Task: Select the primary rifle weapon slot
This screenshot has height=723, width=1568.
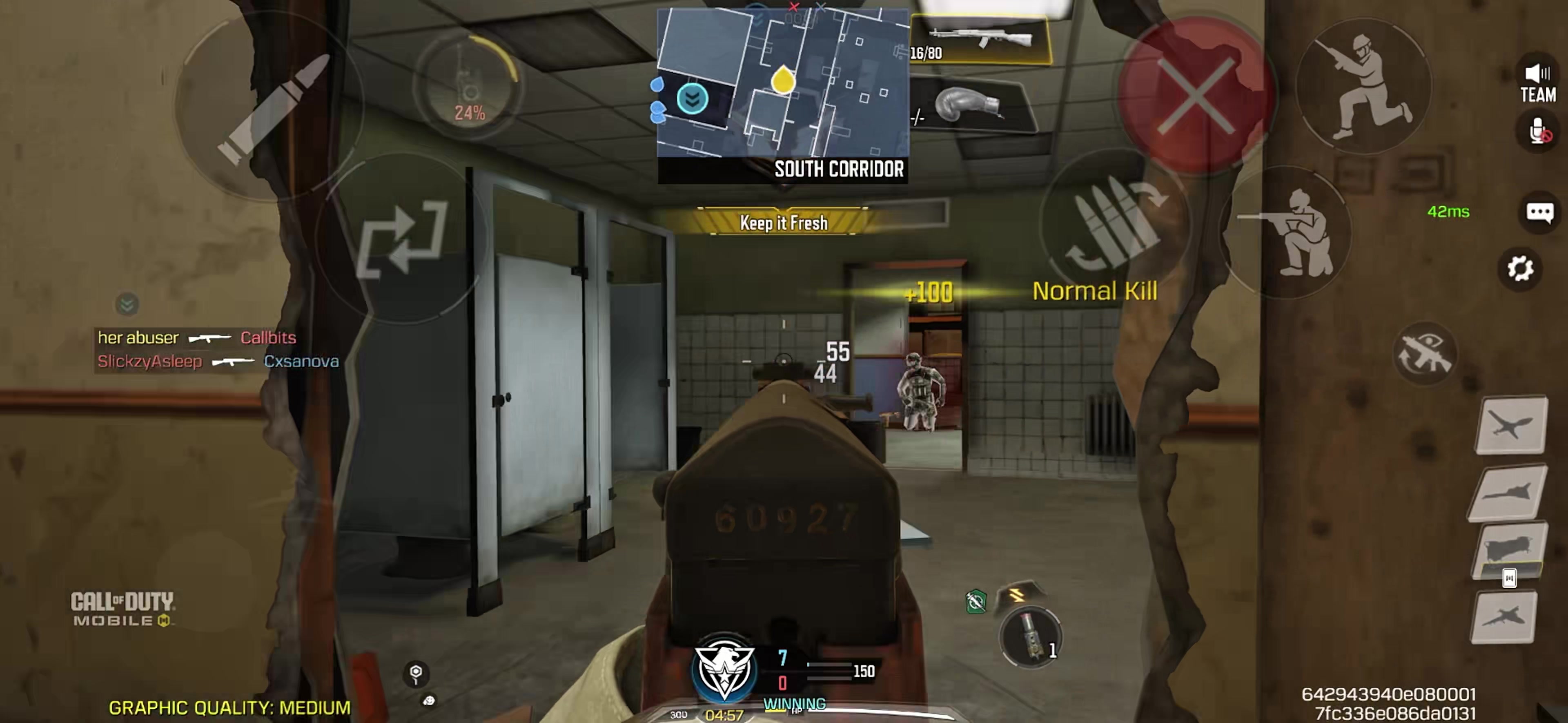Action: pos(980,40)
